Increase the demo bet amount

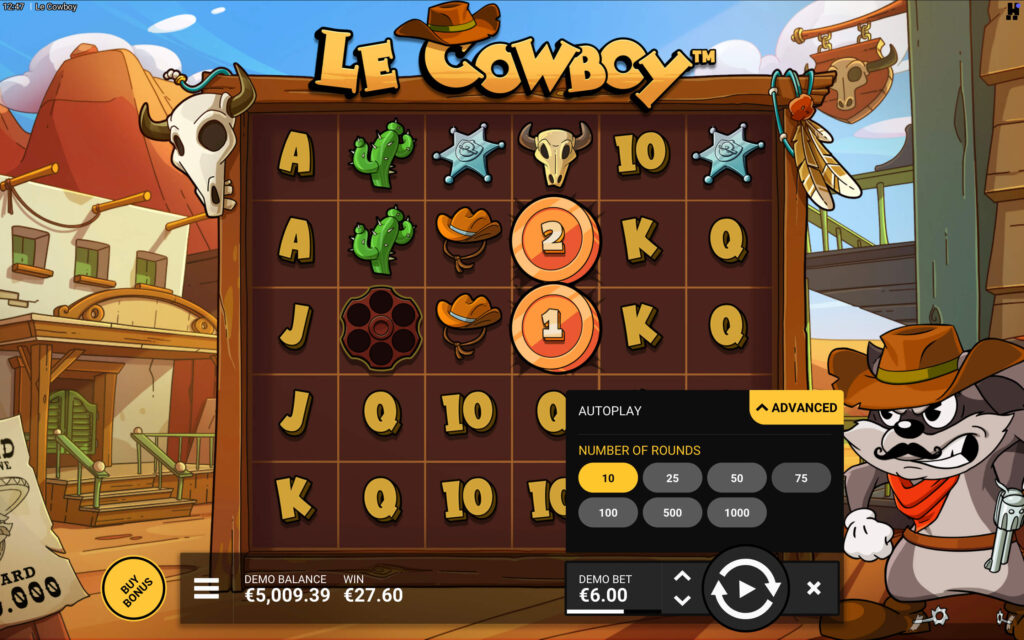(x=682, y=576)
